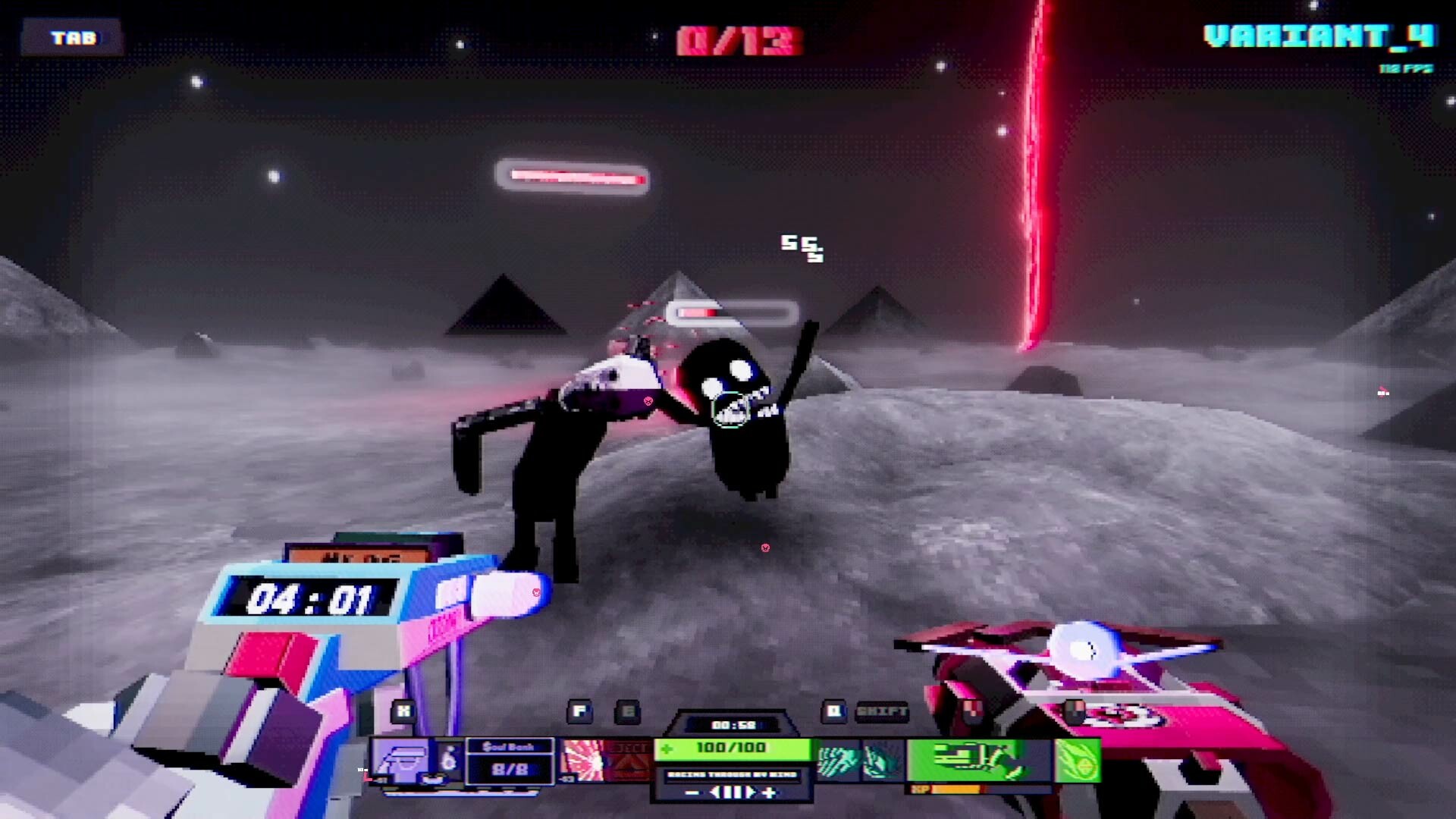
Task: Select the skeletal hands ability icon
Action: tap(837, 762)
